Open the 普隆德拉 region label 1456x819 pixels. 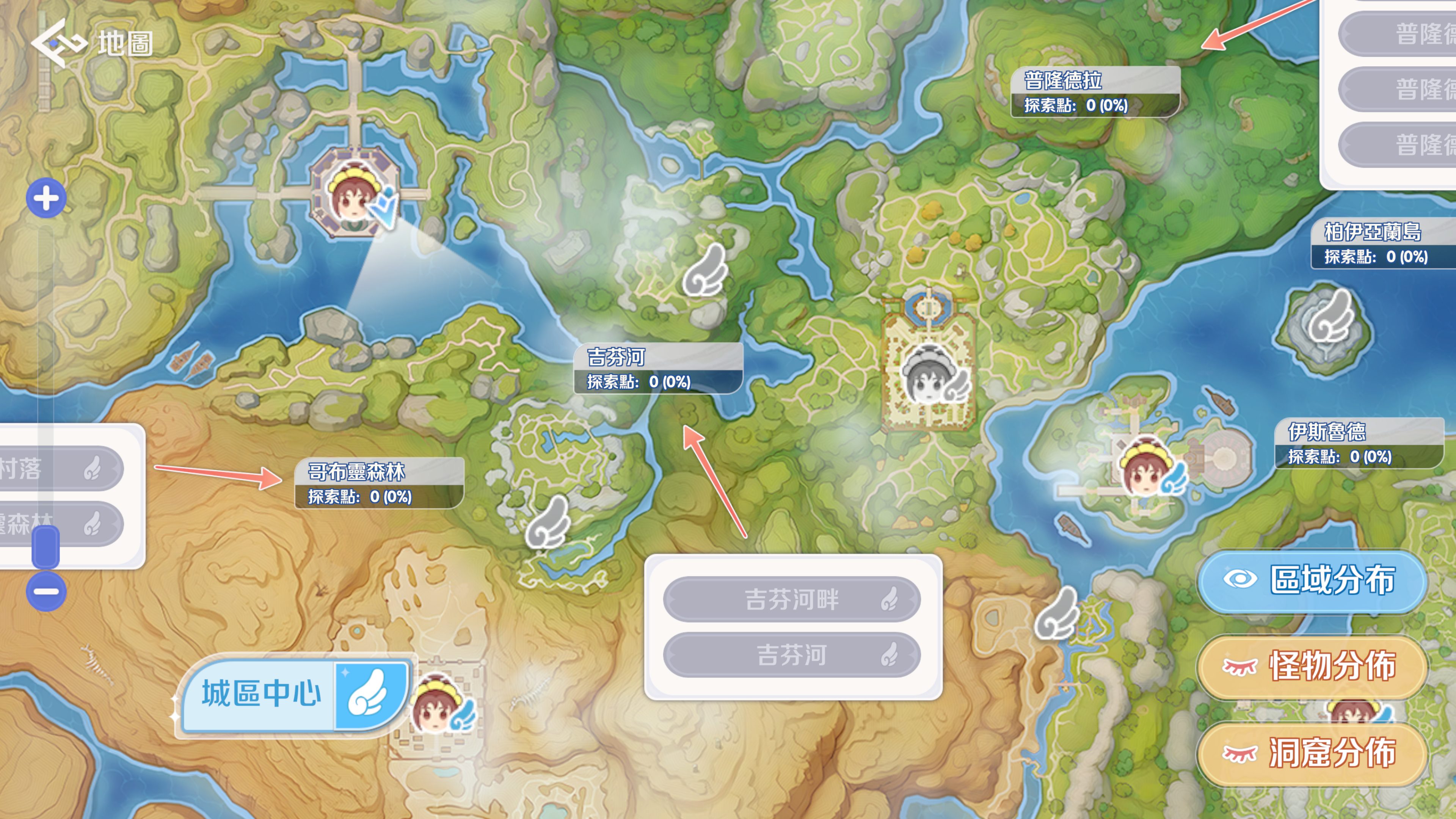[1095, 92]
